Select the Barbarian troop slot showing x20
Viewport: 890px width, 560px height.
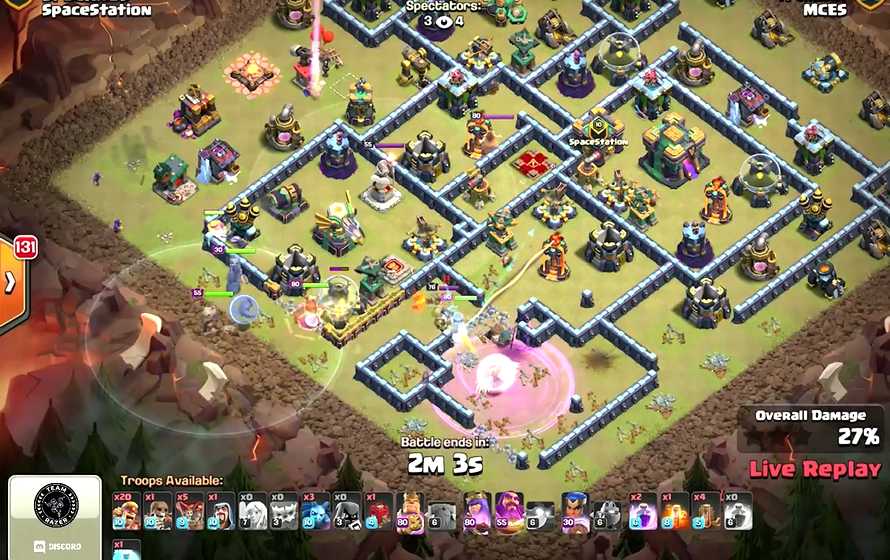[x=126, y=510]
